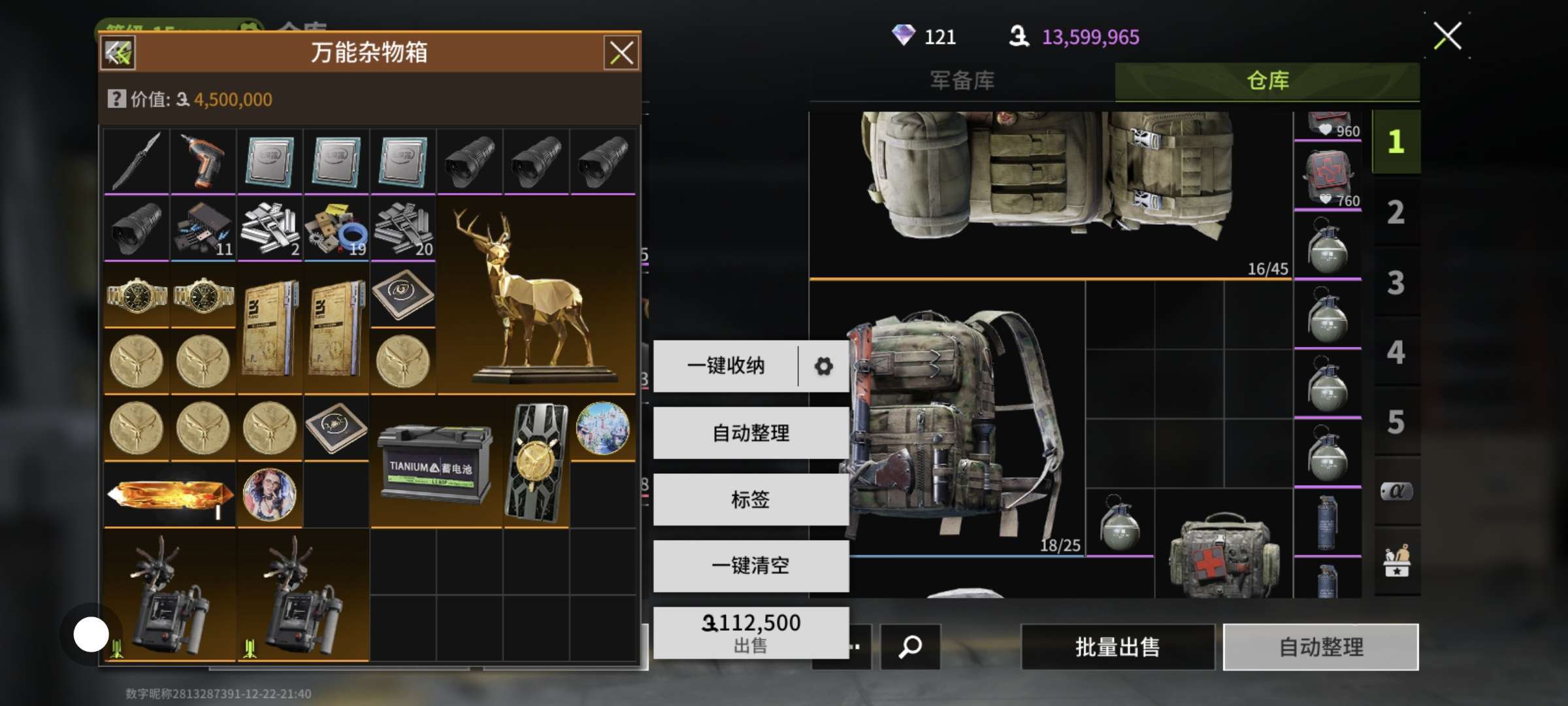This screenshot has width=1568, height=706.
Task: Select the flaming orange crystal item
Action: tap(170, 494)
